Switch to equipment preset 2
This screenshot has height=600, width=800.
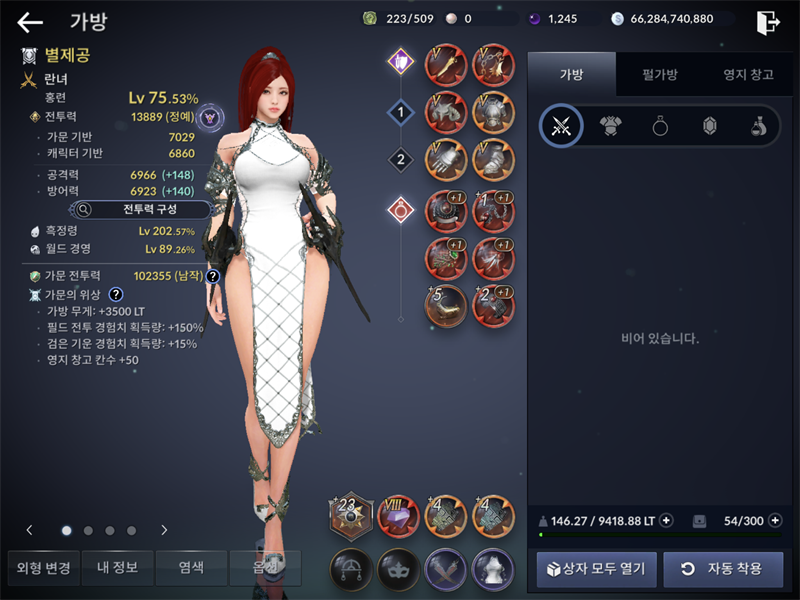point(401,159)
